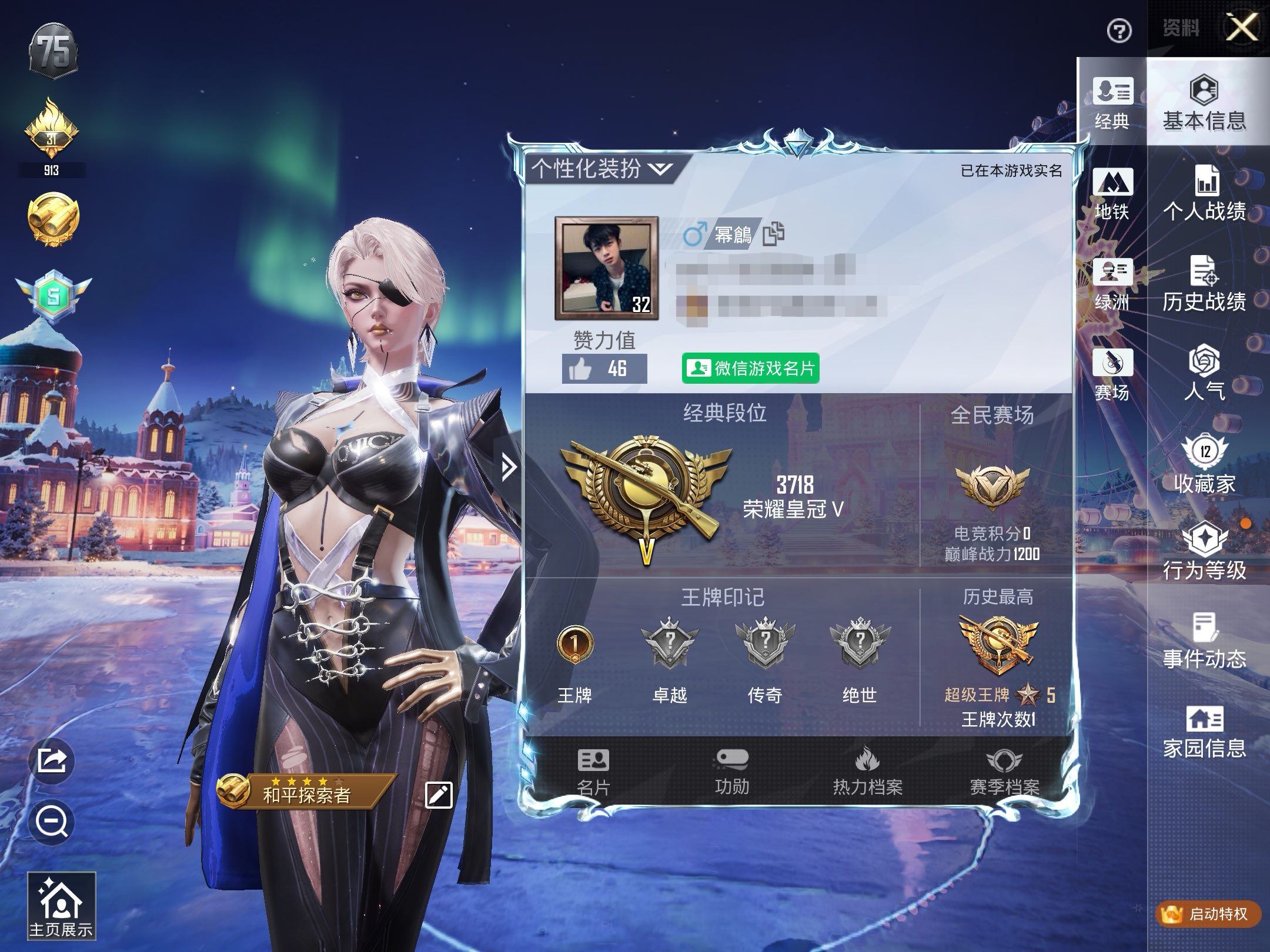Open the question mark help button

click(1119, 31)
